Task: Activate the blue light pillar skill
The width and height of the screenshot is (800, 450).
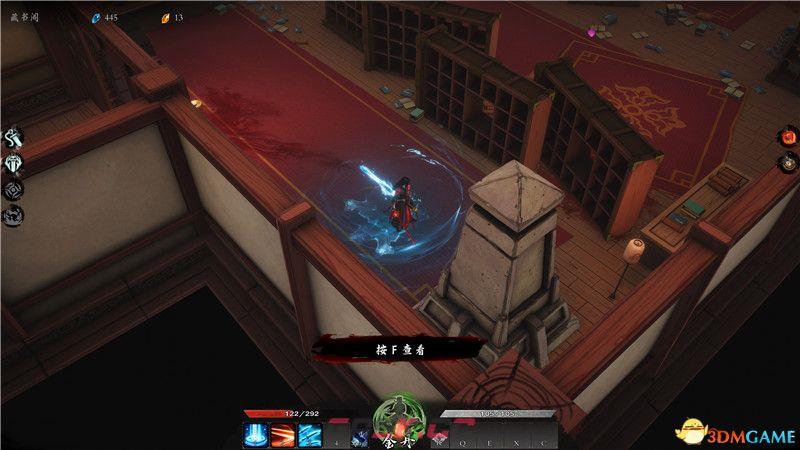Action: (254, 436)
